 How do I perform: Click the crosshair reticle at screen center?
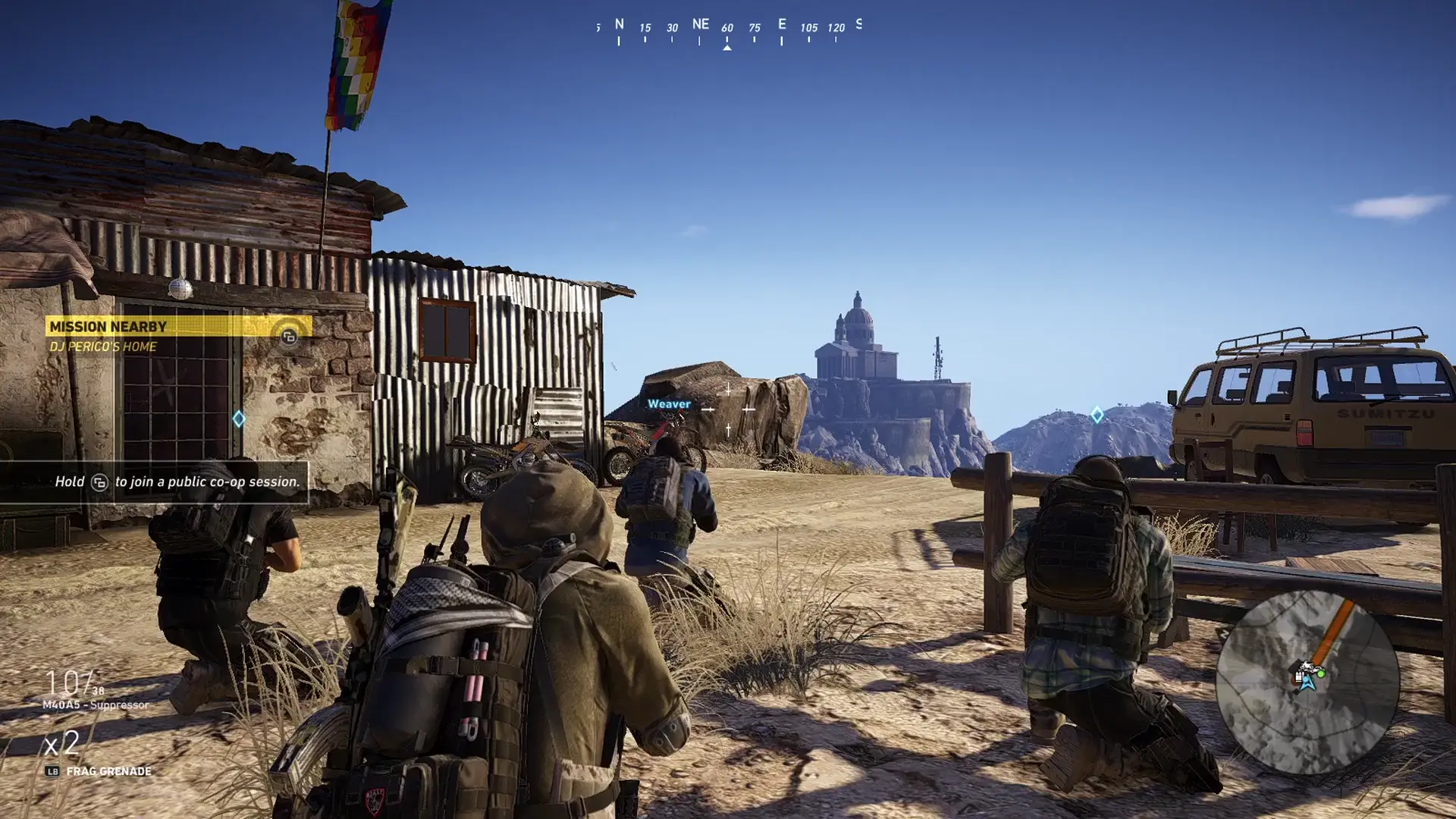[729, 410]
